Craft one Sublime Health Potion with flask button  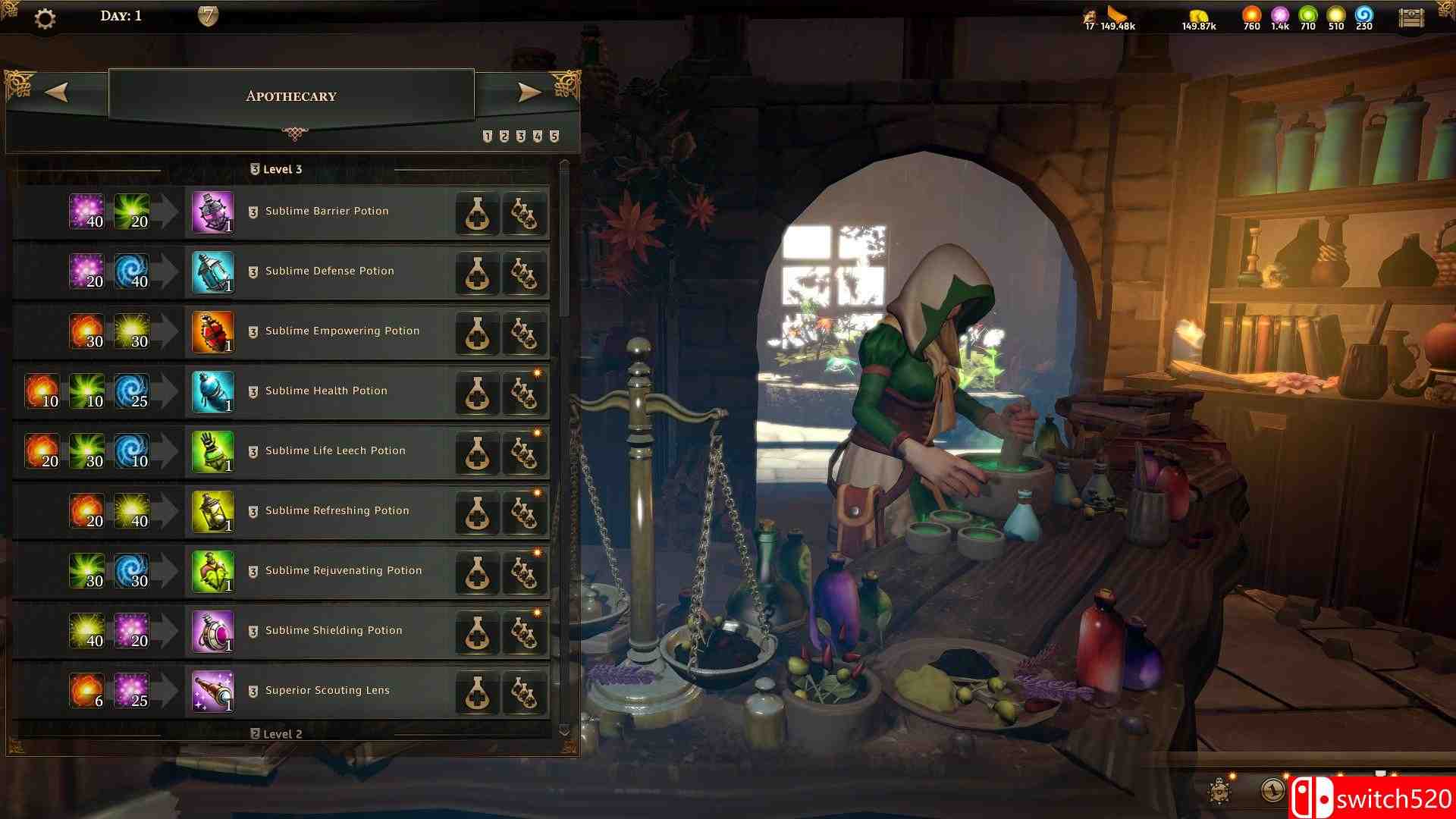pos(477,392)
